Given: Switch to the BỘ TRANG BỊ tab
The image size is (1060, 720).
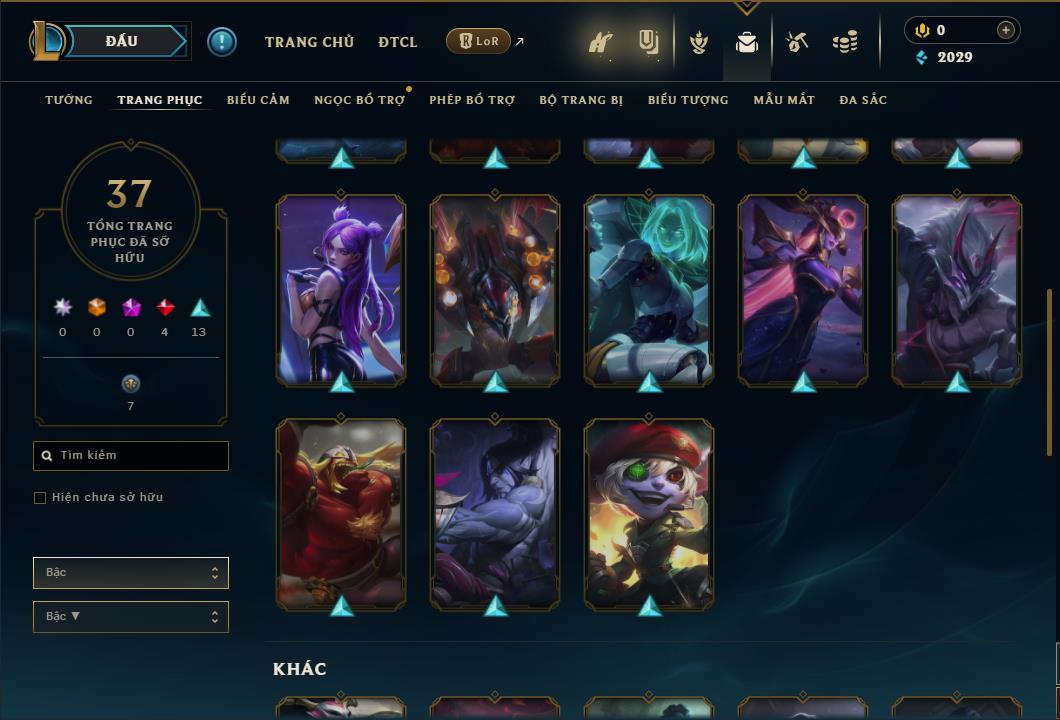Looking at the screenshot, I should (x=581, y=100).
